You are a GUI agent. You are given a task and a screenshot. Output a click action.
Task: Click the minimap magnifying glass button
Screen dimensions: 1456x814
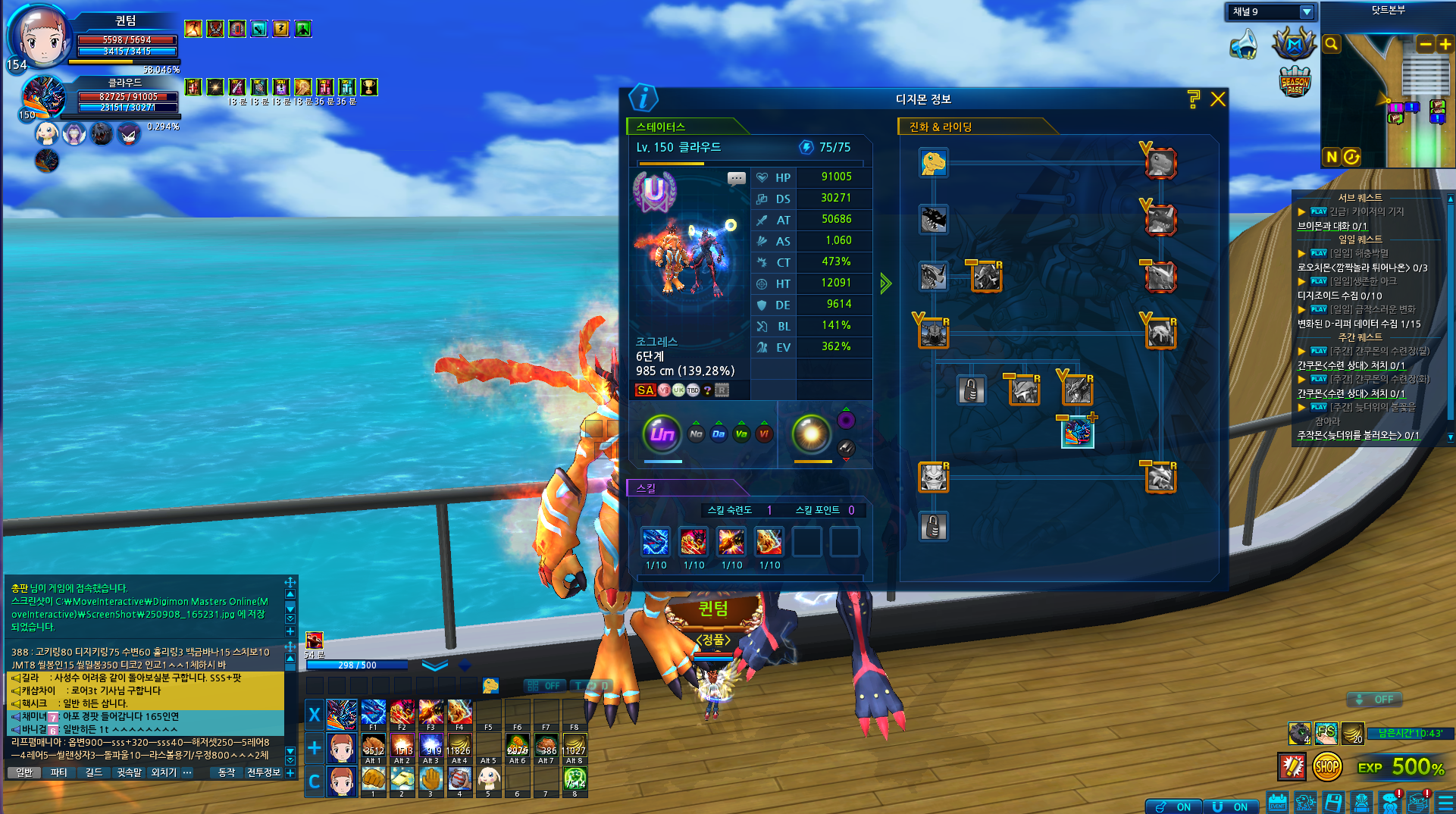click(x=1331, y=45)
